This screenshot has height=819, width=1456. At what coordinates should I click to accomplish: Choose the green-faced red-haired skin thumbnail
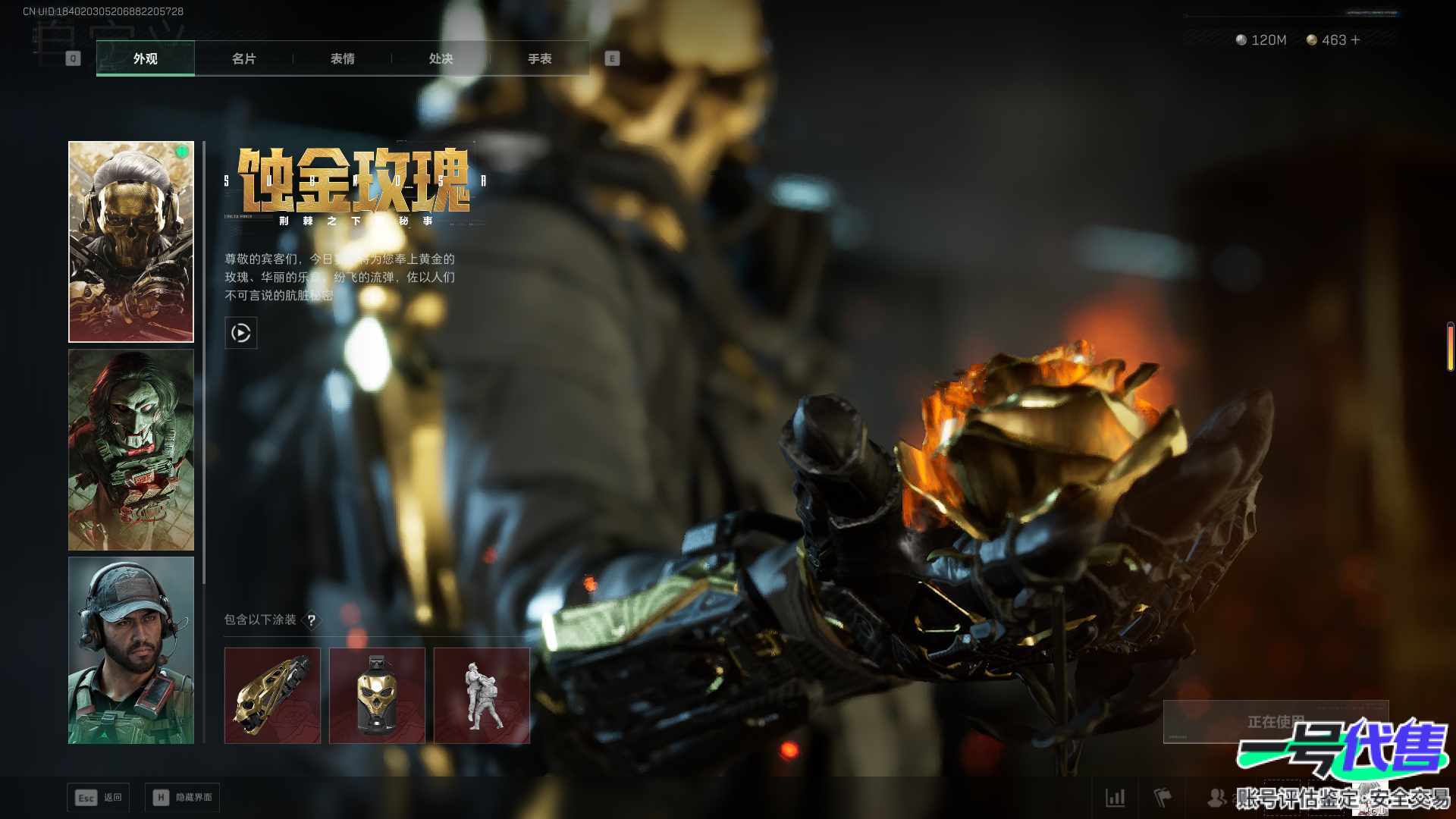[131, 450]
